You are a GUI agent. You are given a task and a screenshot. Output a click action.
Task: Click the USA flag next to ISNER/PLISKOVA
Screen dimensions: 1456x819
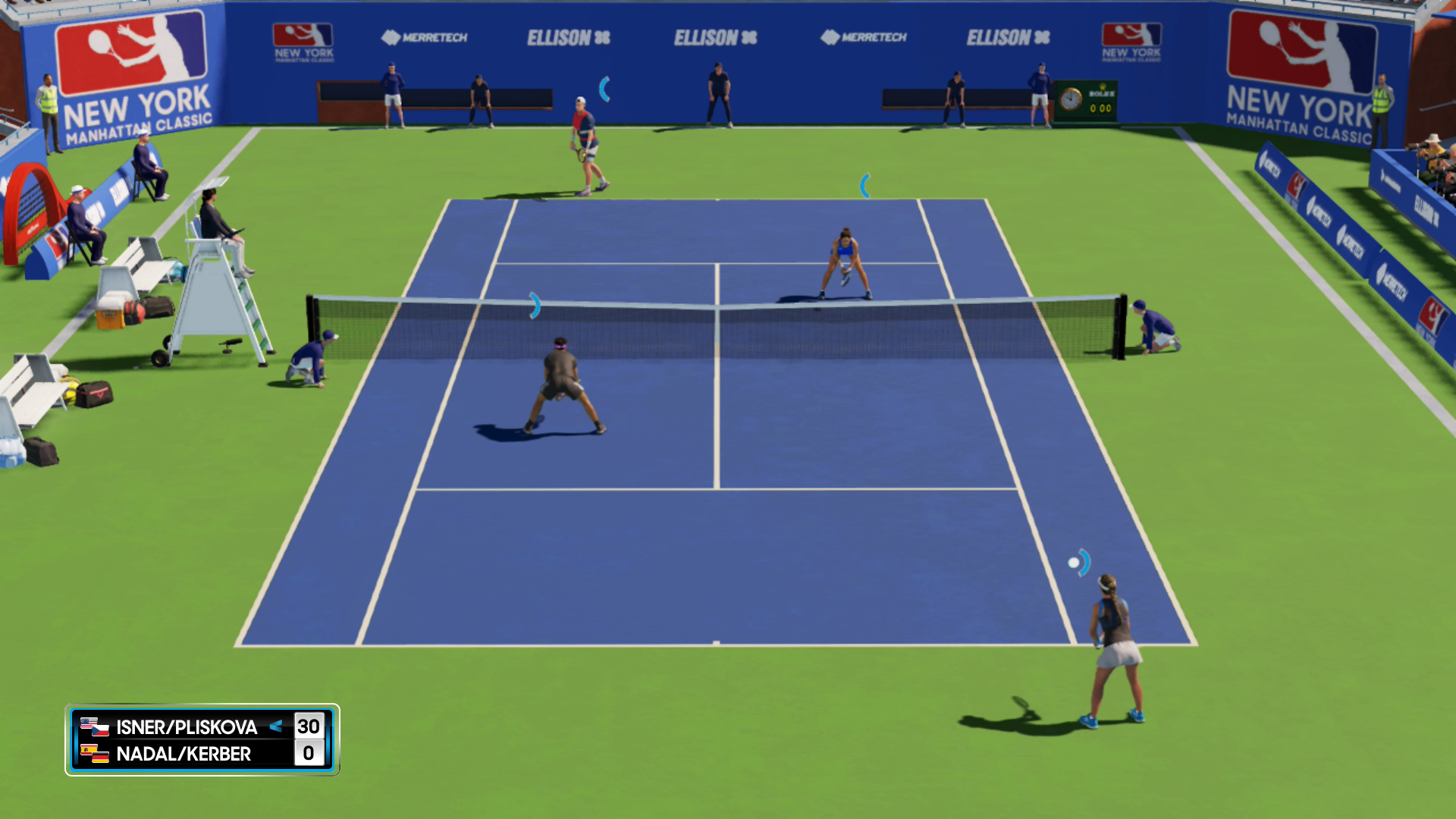[x=88, y=722]
